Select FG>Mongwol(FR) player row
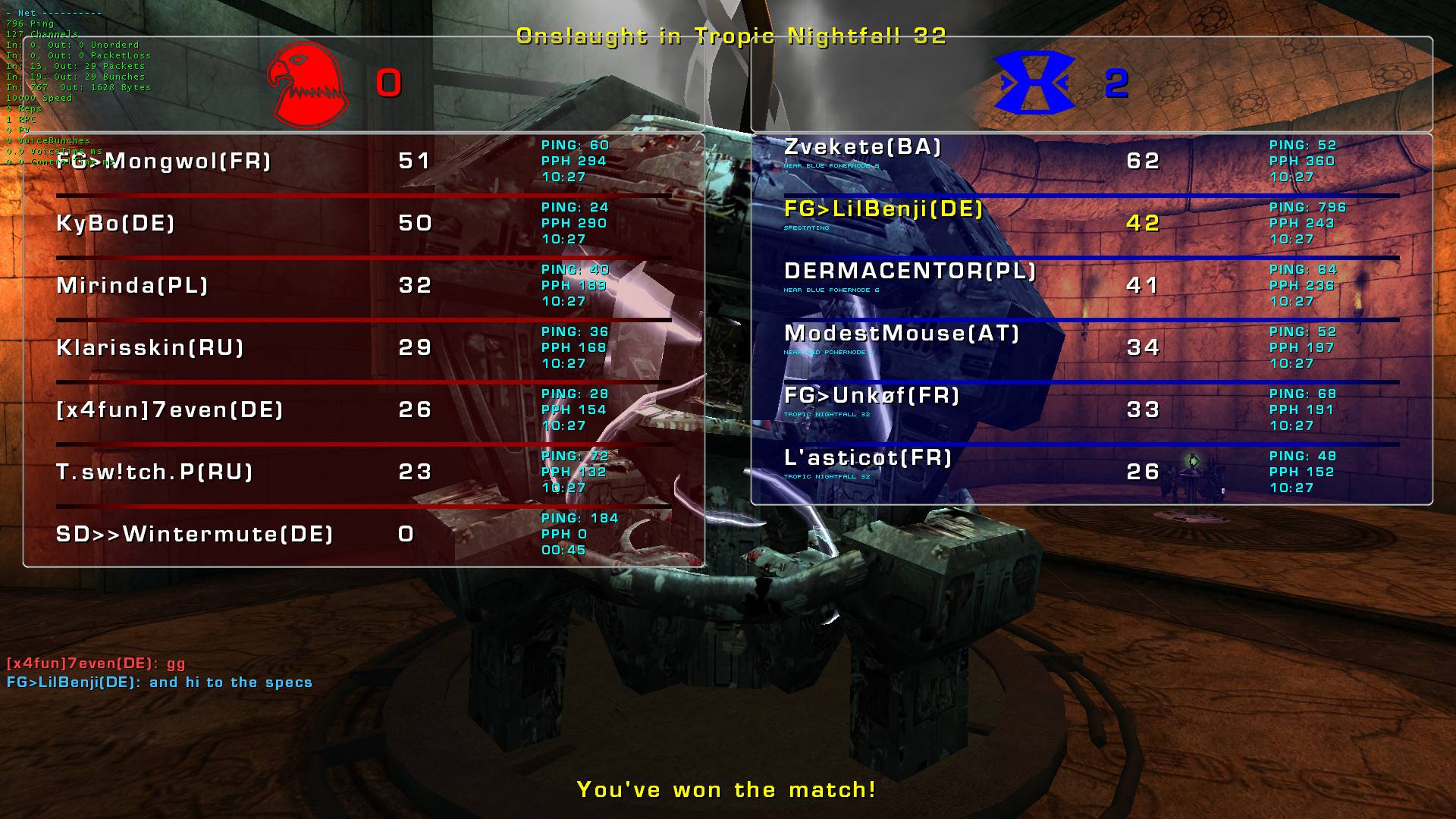This screenshot has height=819, width=1456. [x=164, y=162]
